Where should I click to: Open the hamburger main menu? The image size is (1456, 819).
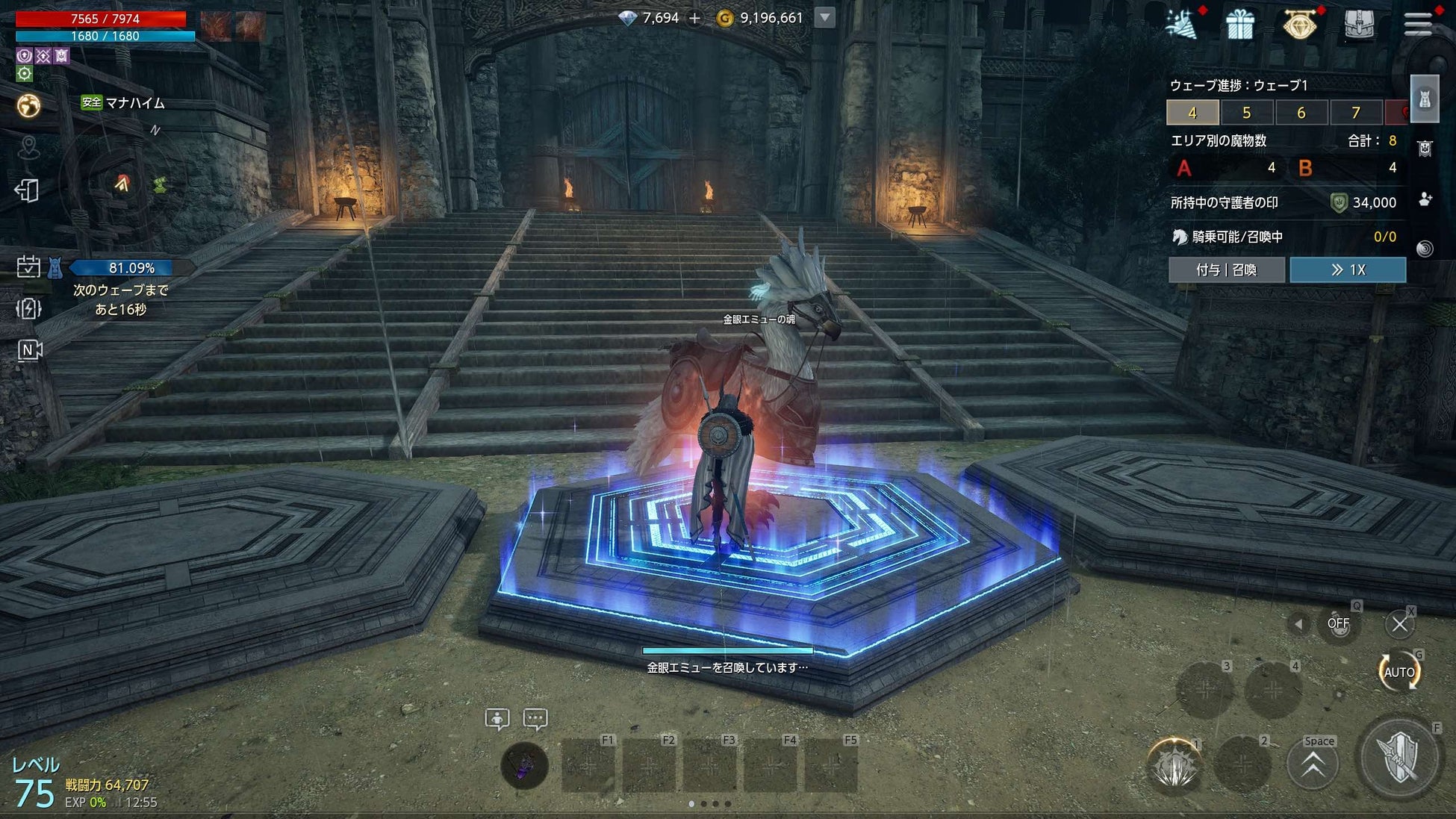(1417, 24)
